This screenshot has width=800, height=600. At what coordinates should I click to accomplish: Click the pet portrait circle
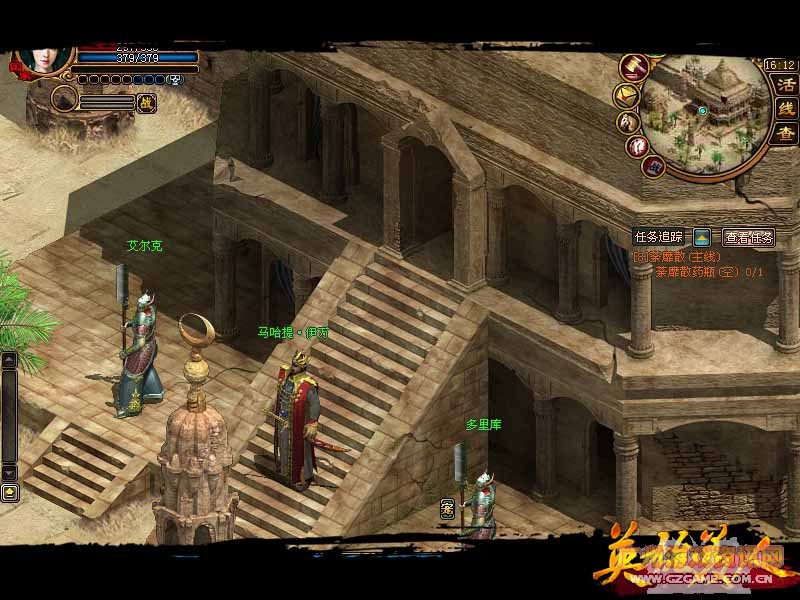pyautogui.click(x=65, y=98)
